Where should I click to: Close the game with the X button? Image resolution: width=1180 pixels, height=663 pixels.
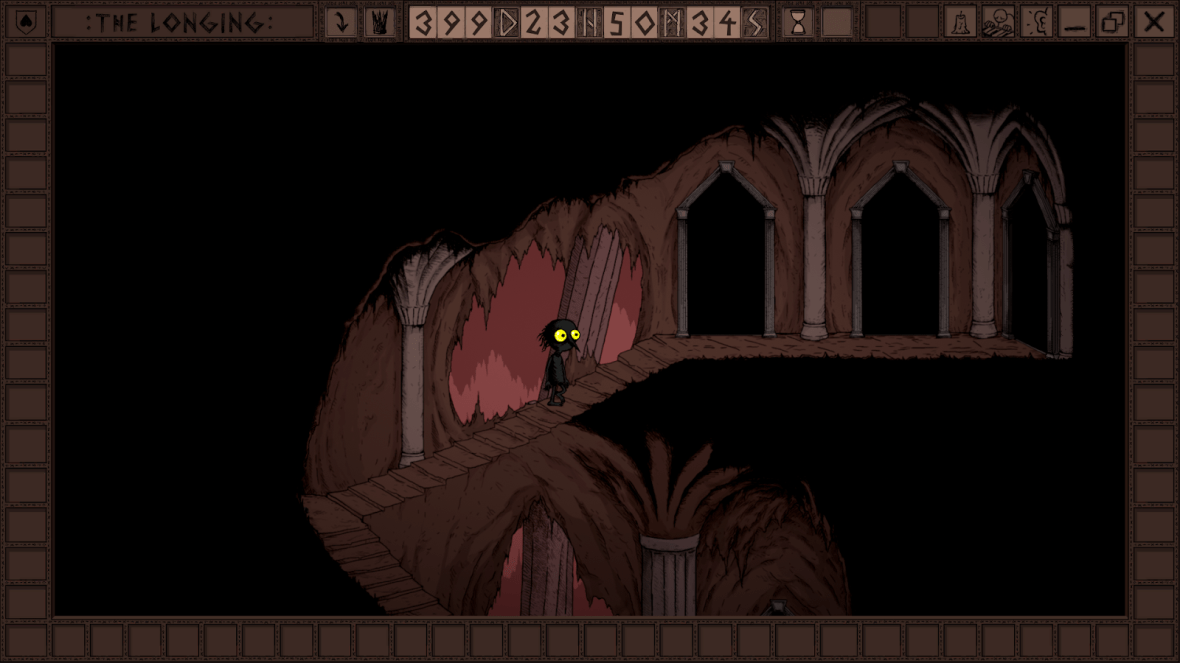(1153, 22)
